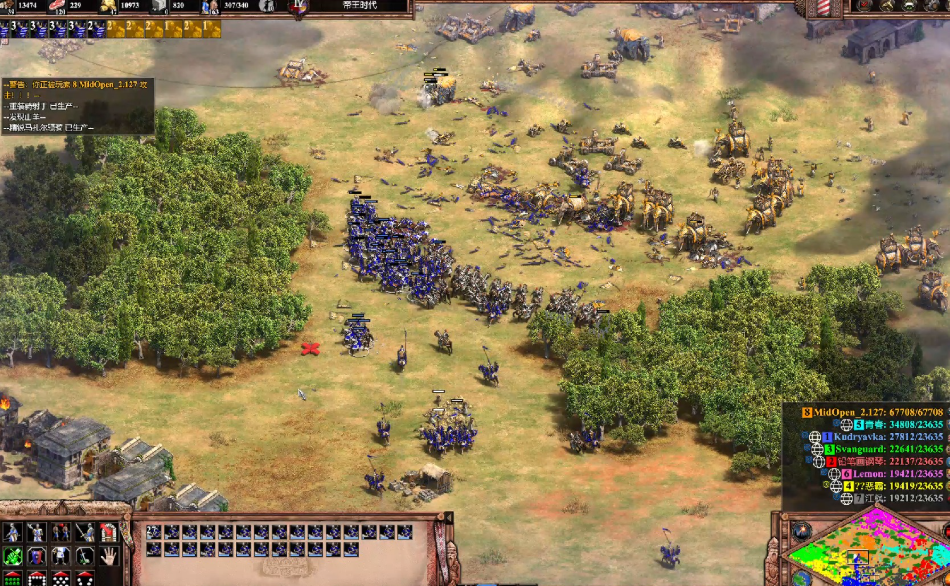The image size is (950, 586).
Task: Click the age emblem in the top bar
Action: (x=298, y=7)
